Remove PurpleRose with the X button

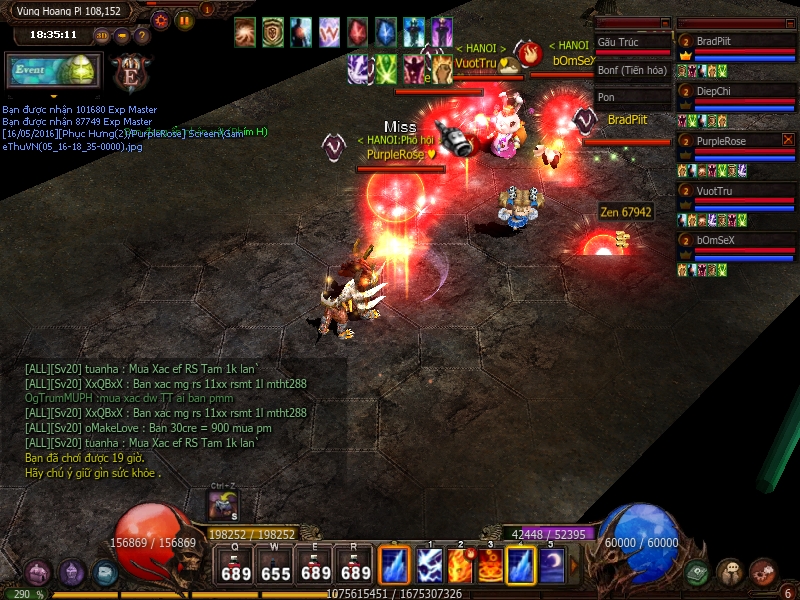(788, 140)
